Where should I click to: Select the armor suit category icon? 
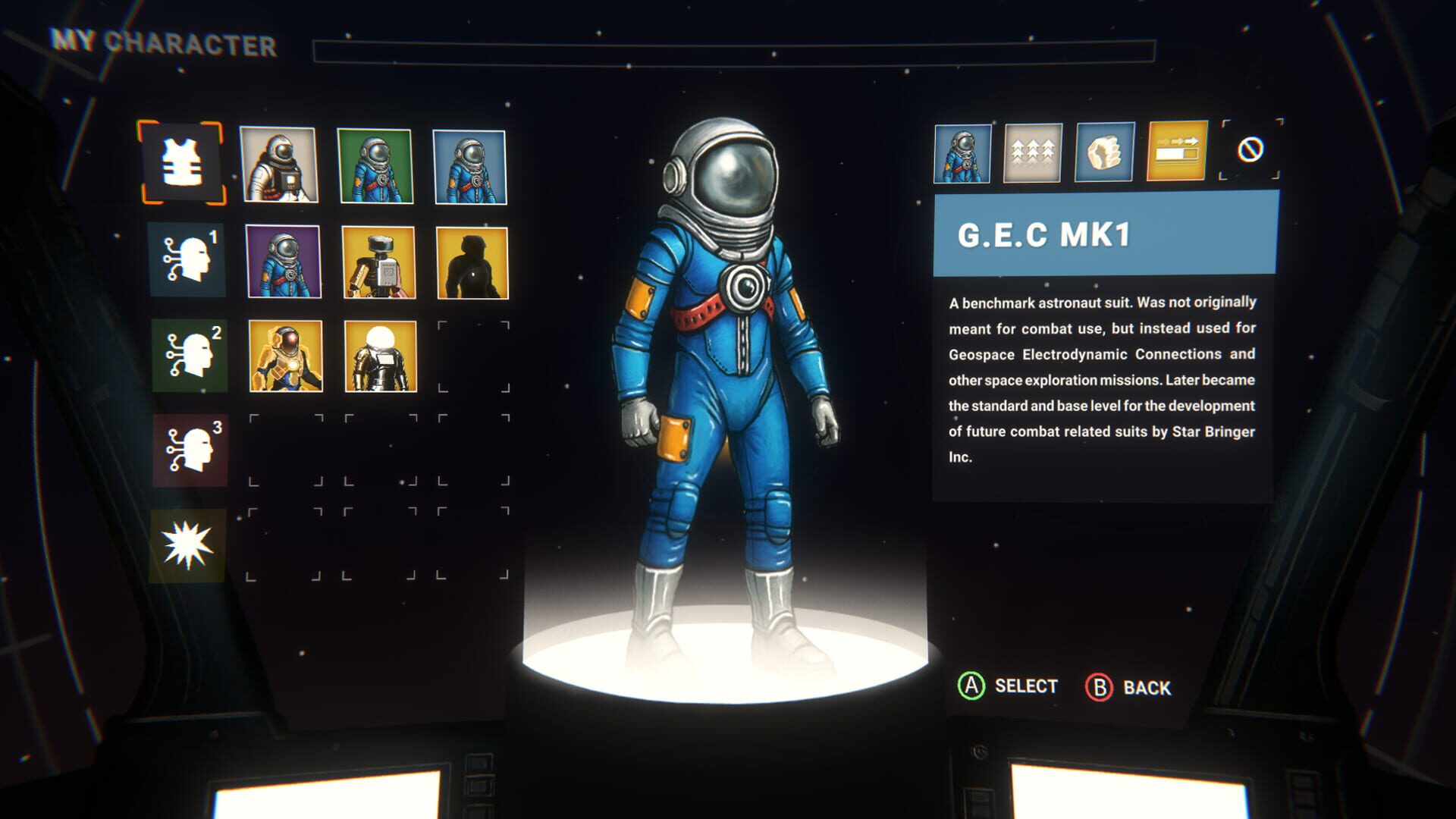[x=182, y=163]
